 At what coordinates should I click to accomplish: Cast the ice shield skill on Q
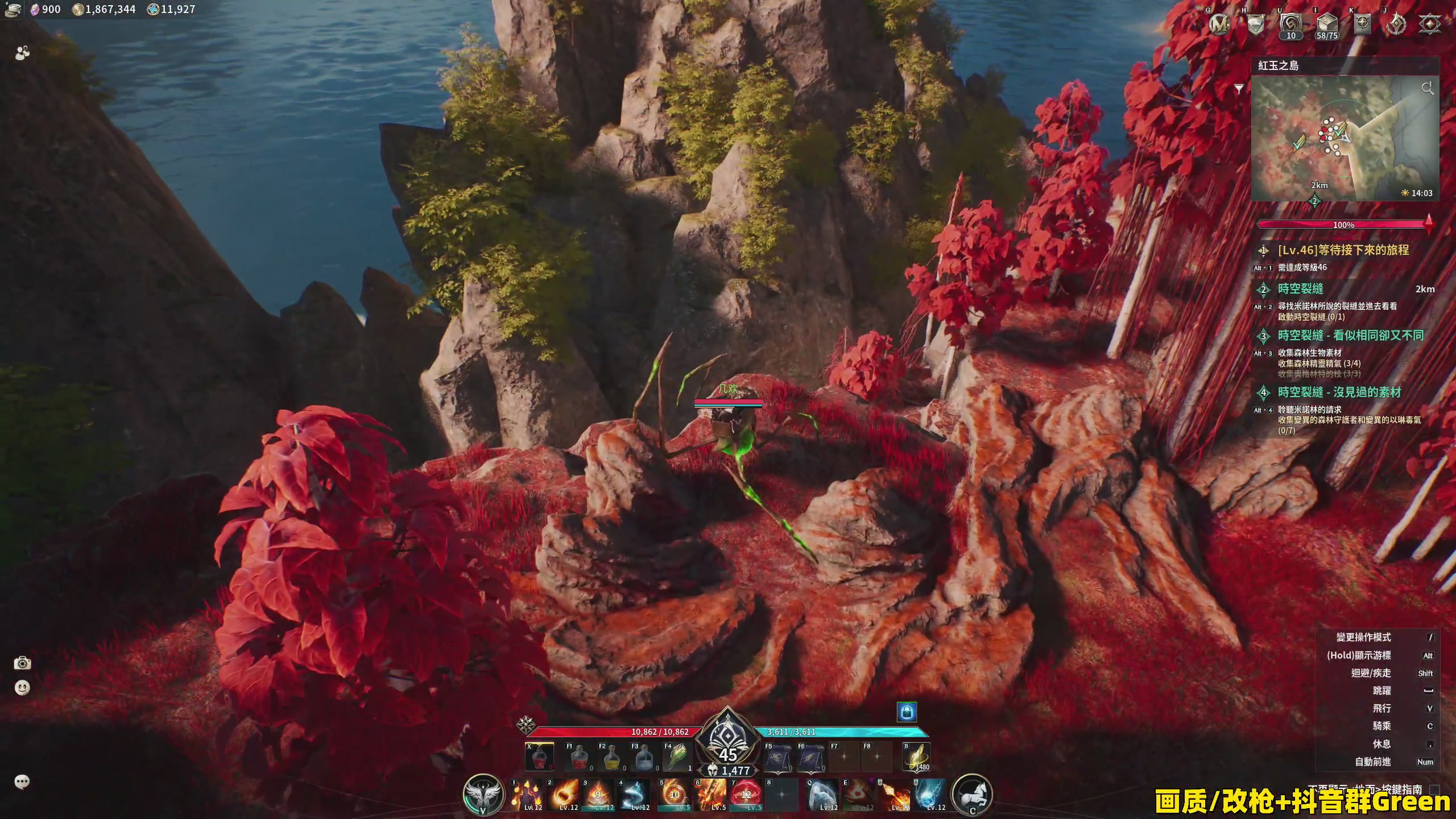(822, 795)
